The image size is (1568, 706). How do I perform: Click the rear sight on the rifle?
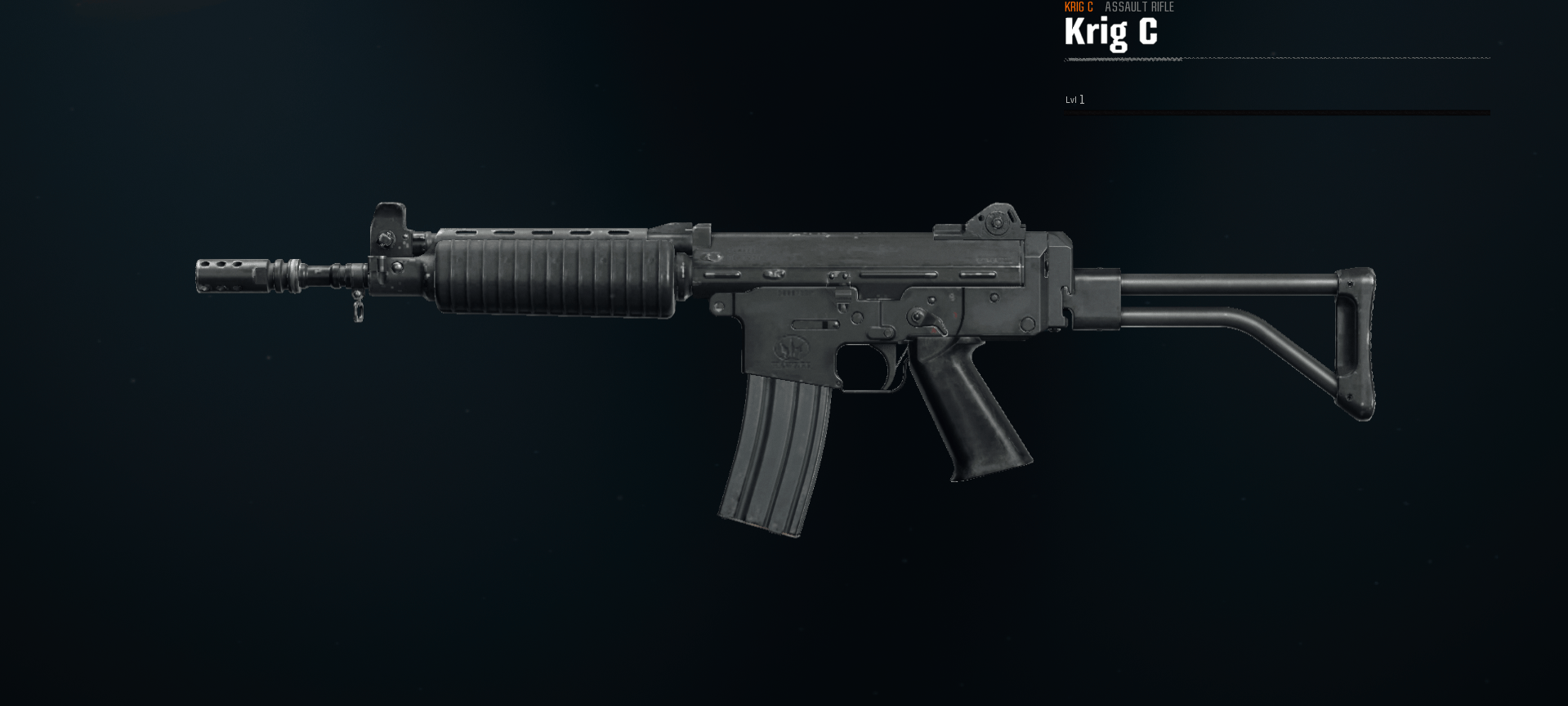(x=997, y=219)
